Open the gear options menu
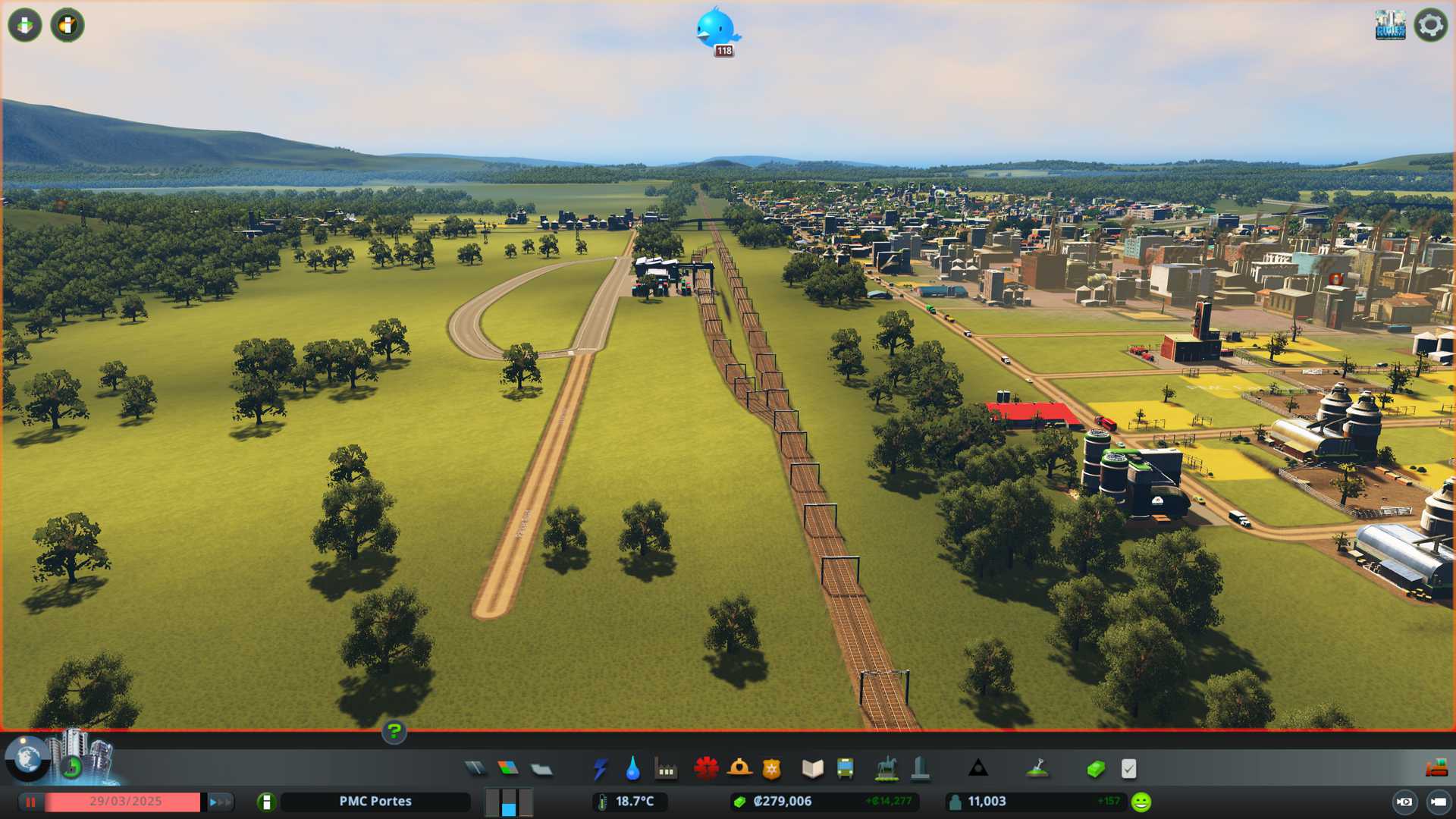Viewport: 1456px width, 819px height. coord(1430,25)
